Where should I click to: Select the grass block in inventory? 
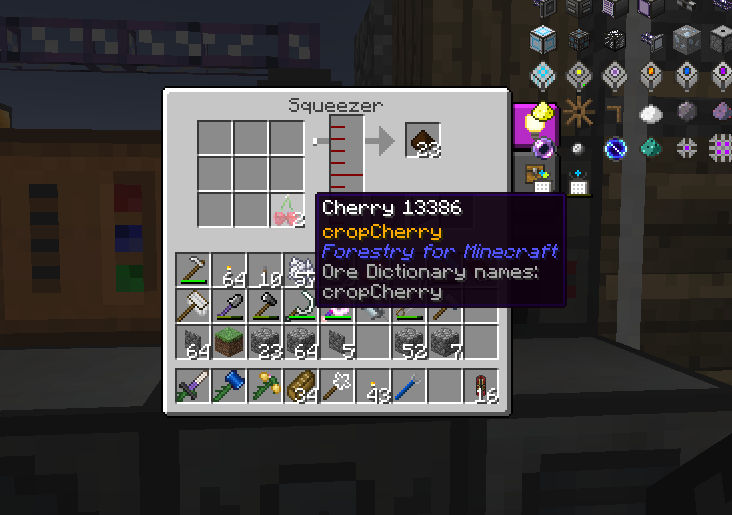click(228, 342)
